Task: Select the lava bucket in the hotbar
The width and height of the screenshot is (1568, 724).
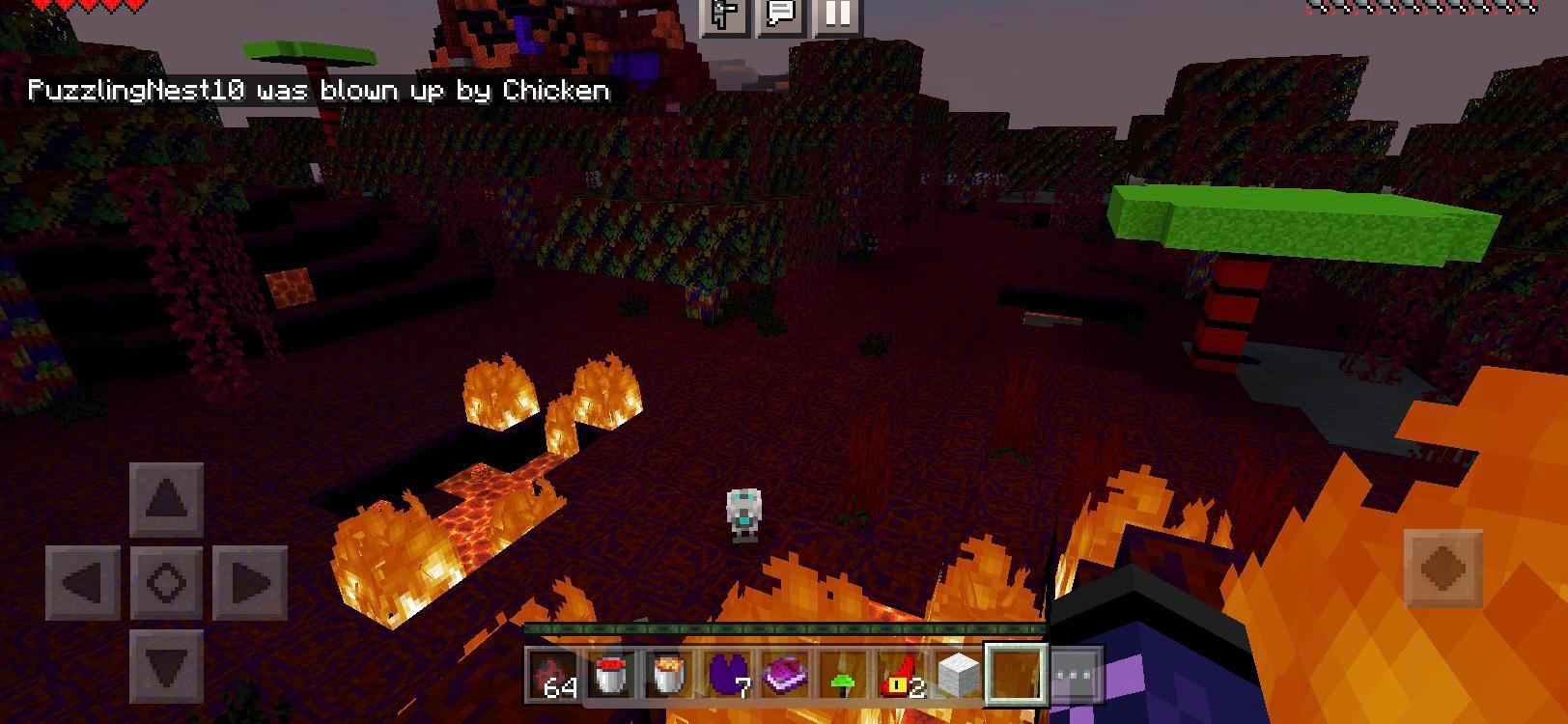Action: click(x=666, y=676)
